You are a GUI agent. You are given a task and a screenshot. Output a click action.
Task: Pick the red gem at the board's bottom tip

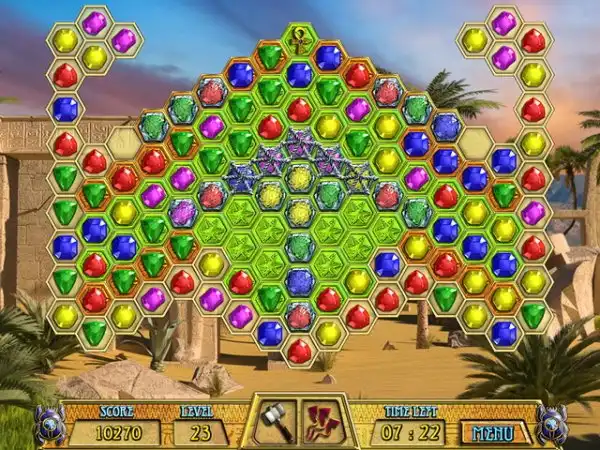tap(300, 351)
